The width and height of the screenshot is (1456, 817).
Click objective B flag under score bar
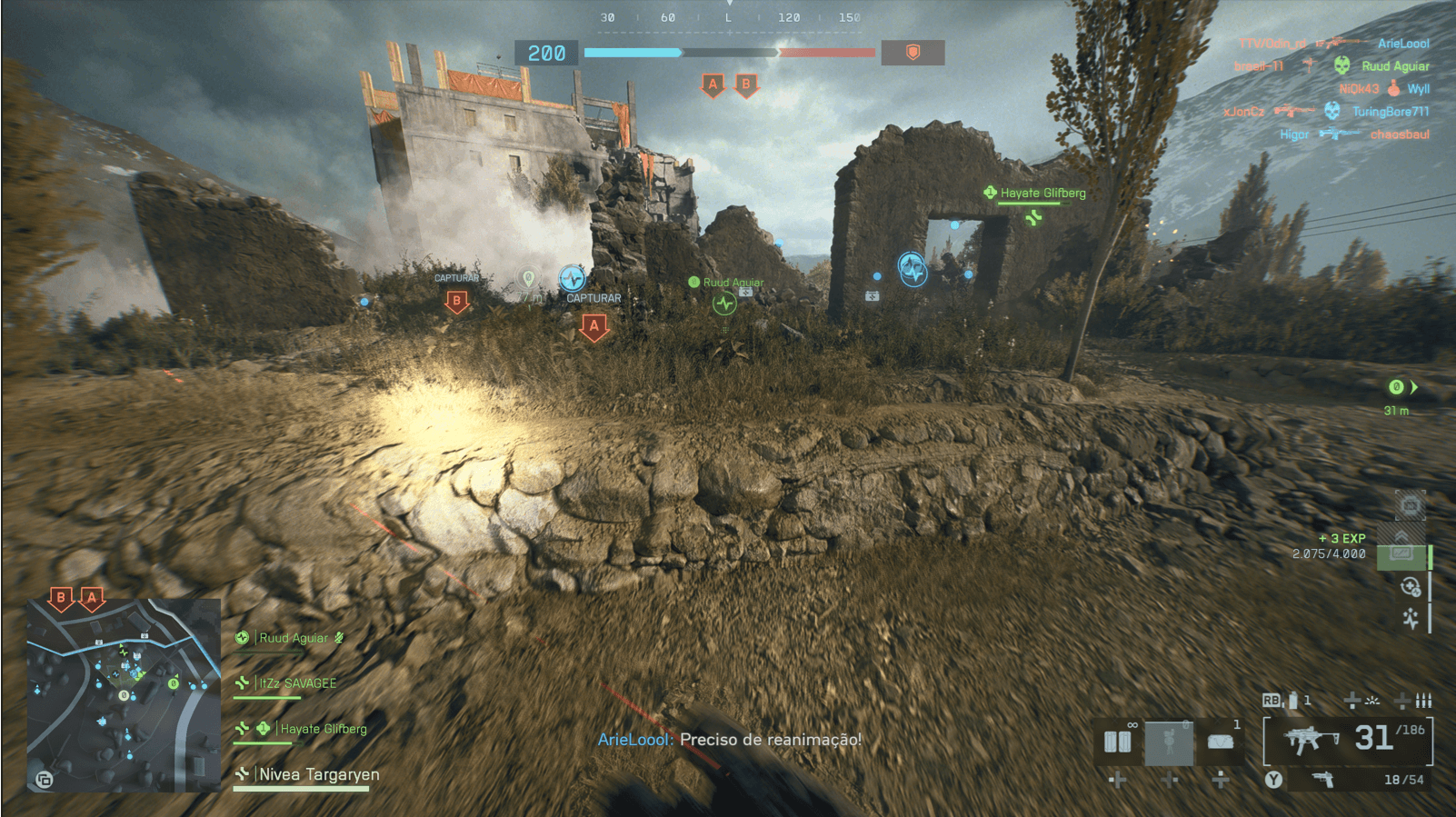click(746, 85)
